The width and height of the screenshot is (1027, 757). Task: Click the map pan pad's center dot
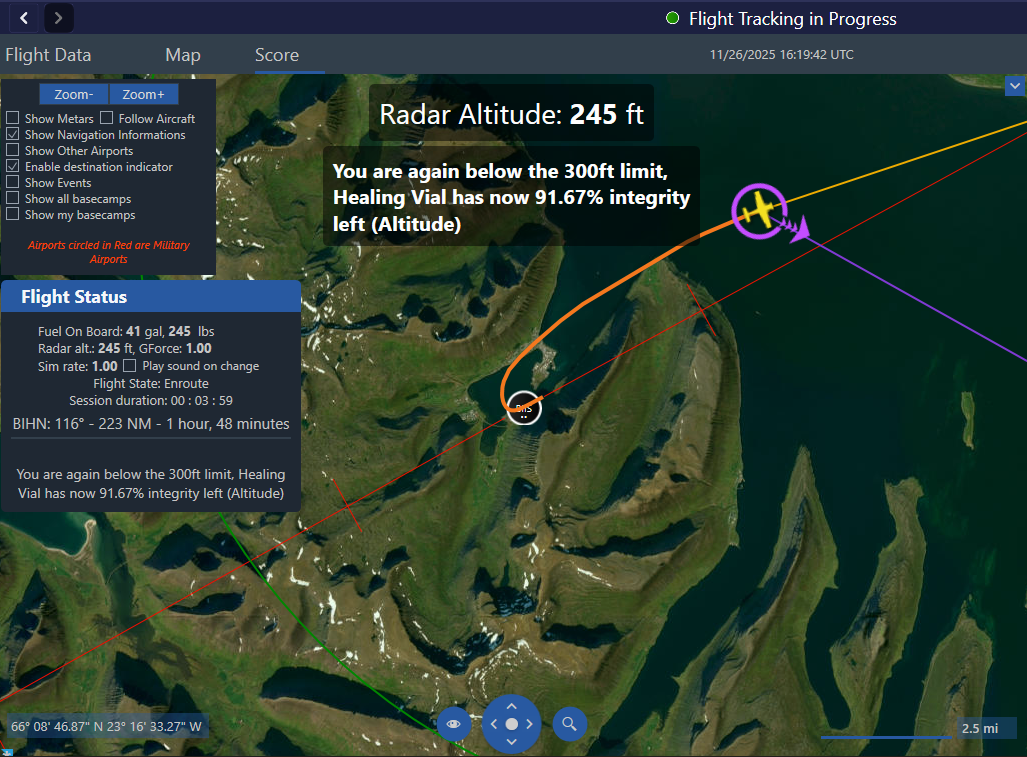[512, 723]
